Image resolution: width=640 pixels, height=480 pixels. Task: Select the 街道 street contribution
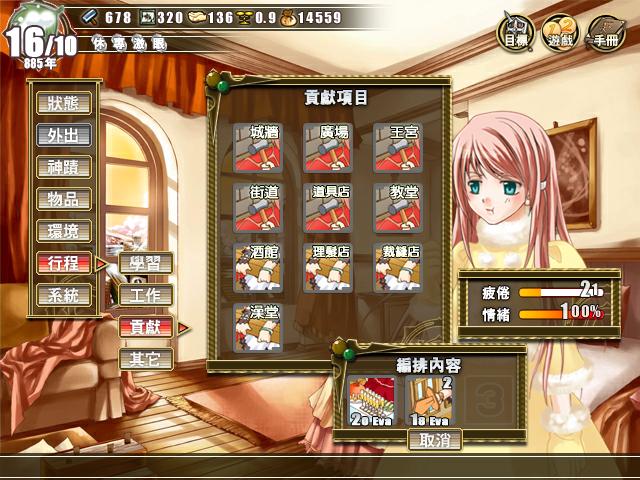(257, 207)
